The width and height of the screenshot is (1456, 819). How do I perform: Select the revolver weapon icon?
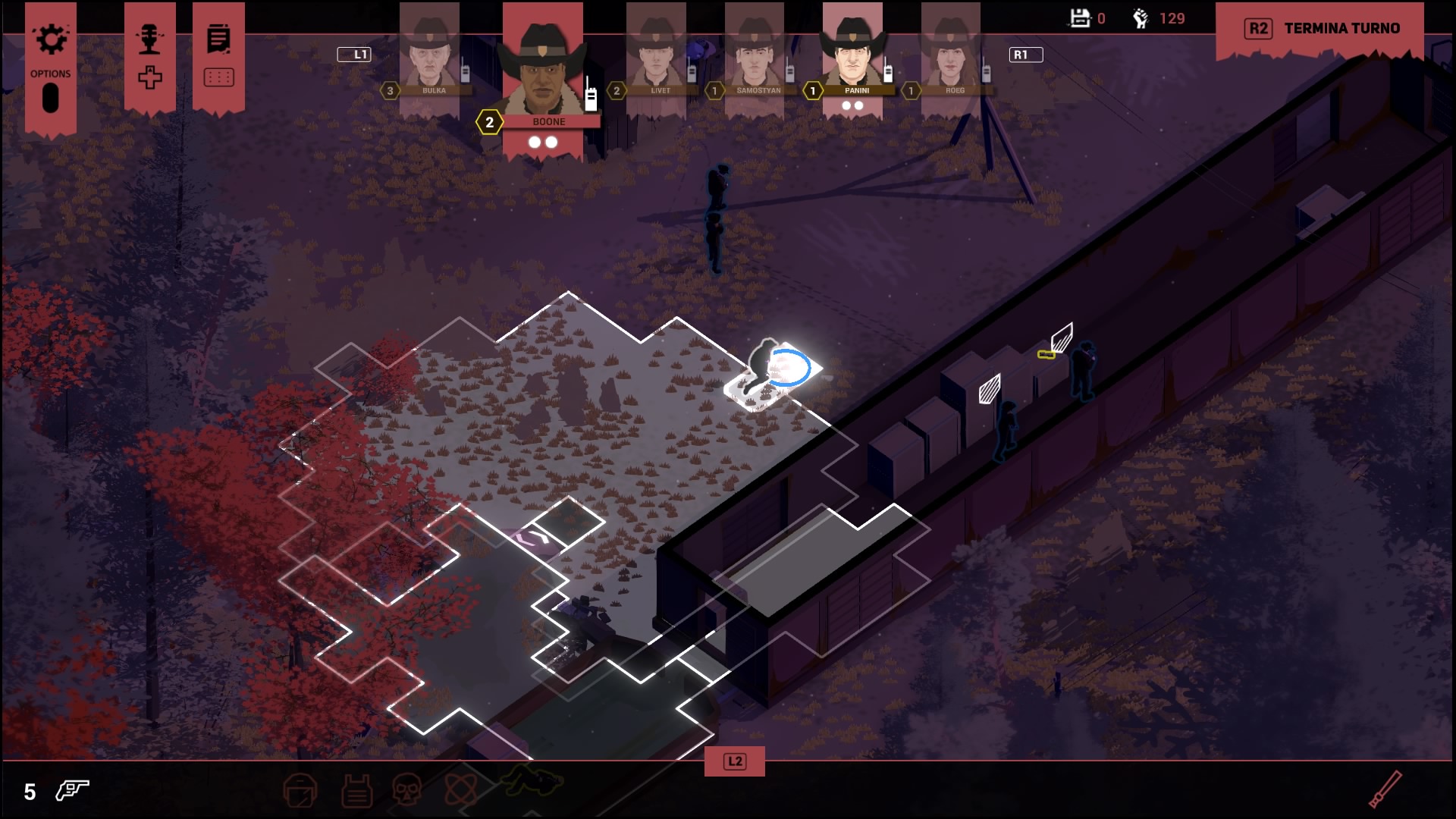tap(72, 791)
